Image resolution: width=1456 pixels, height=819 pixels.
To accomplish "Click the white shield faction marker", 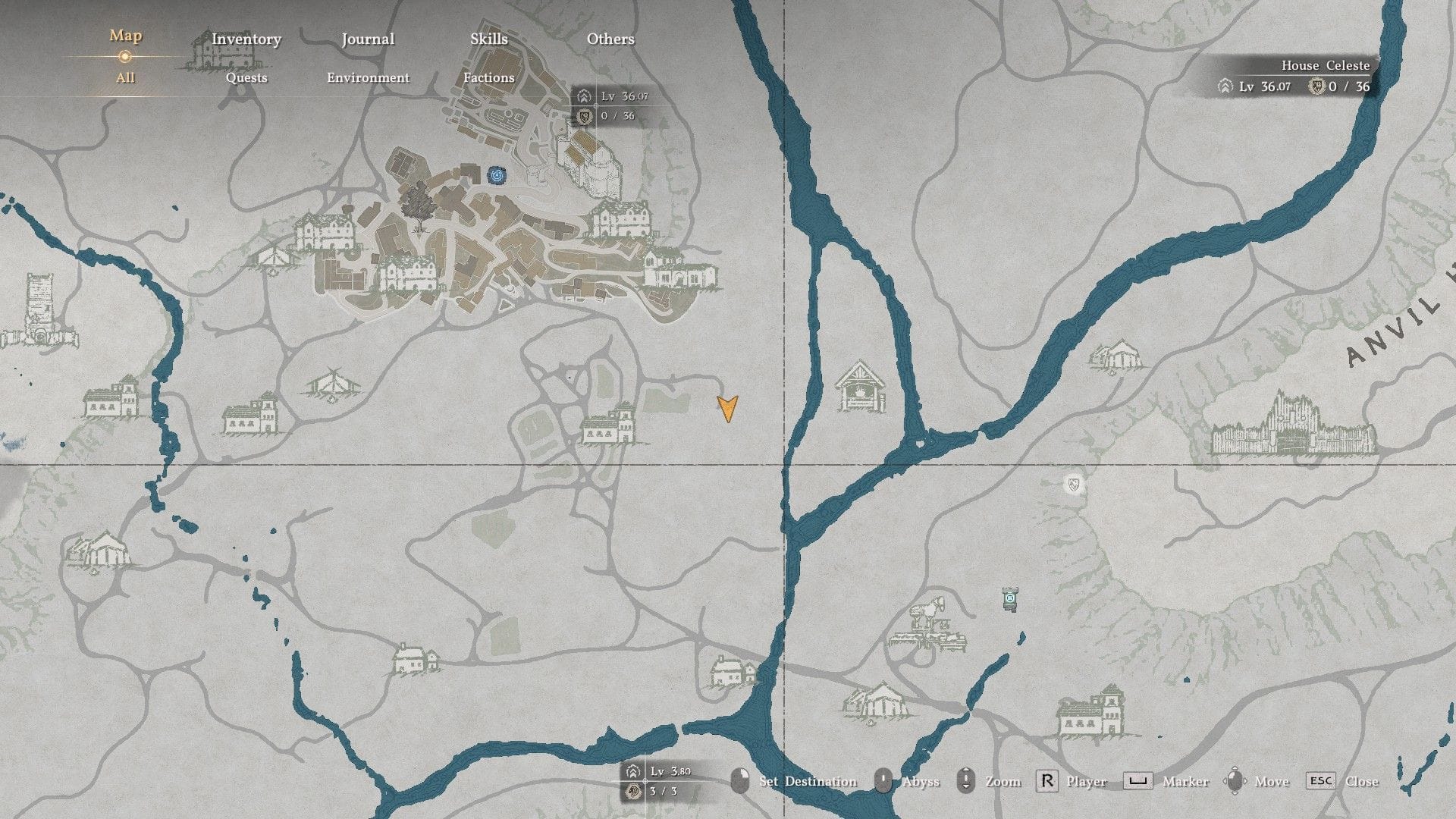I will pyautogui.click(x=1072, y=484).
